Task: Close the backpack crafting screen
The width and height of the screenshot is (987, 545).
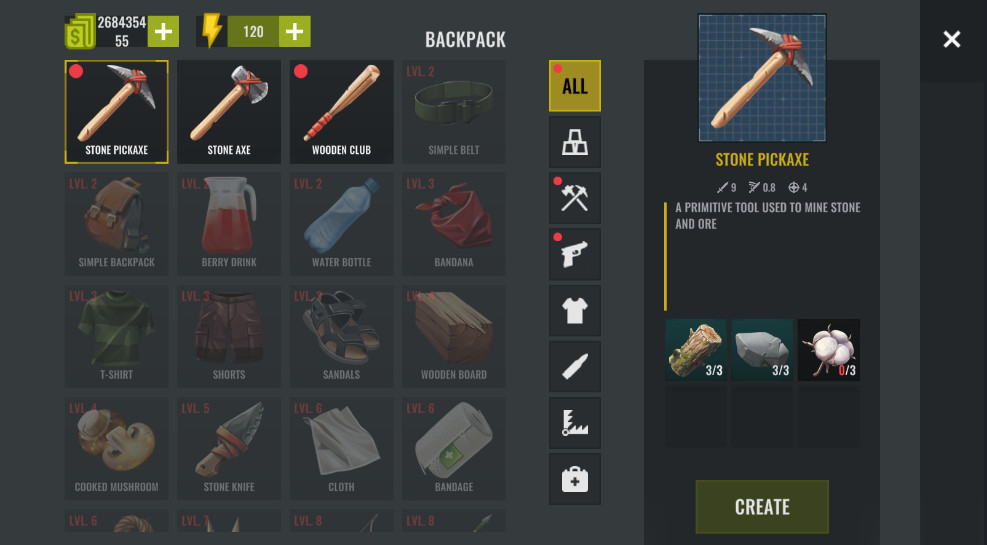Action: coord(951,39)
